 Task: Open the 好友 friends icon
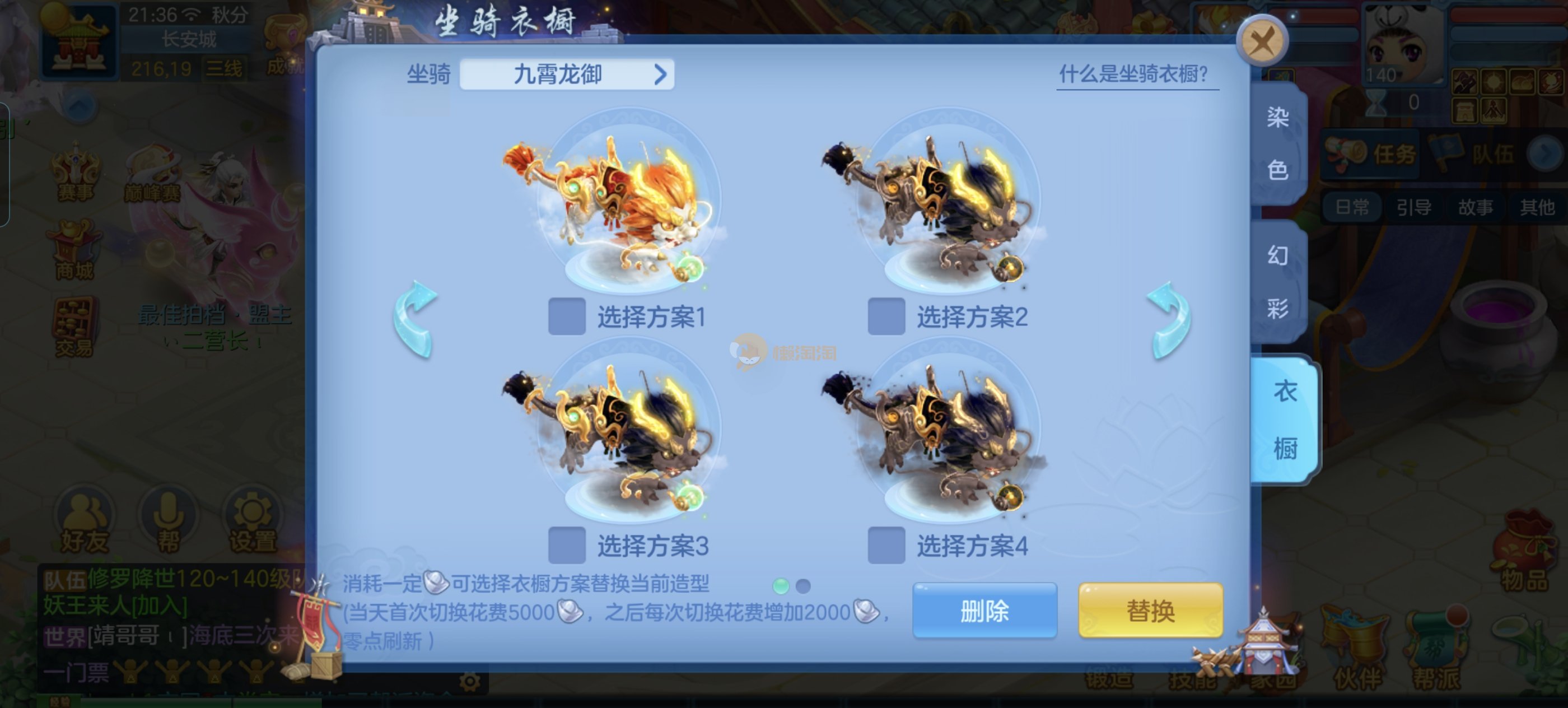pyautogui.click(x=85, y=521)
